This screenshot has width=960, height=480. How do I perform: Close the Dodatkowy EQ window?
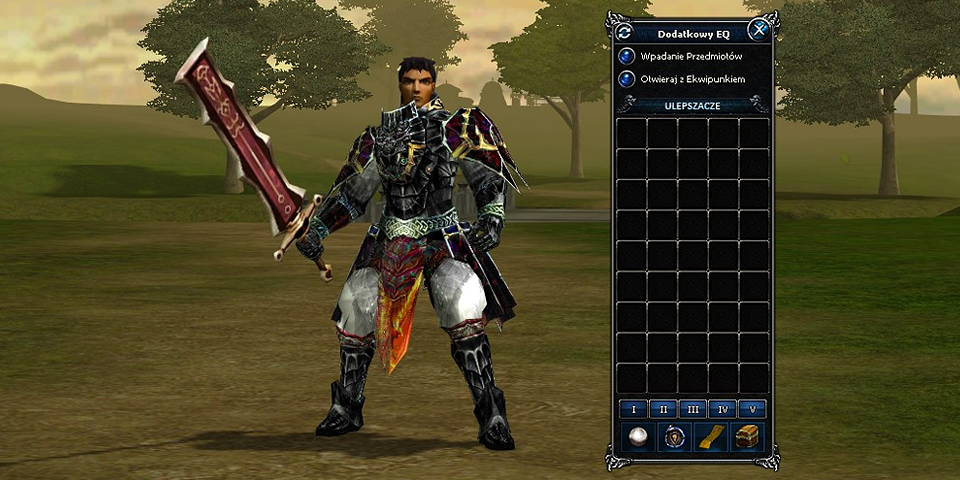point(759,30)
